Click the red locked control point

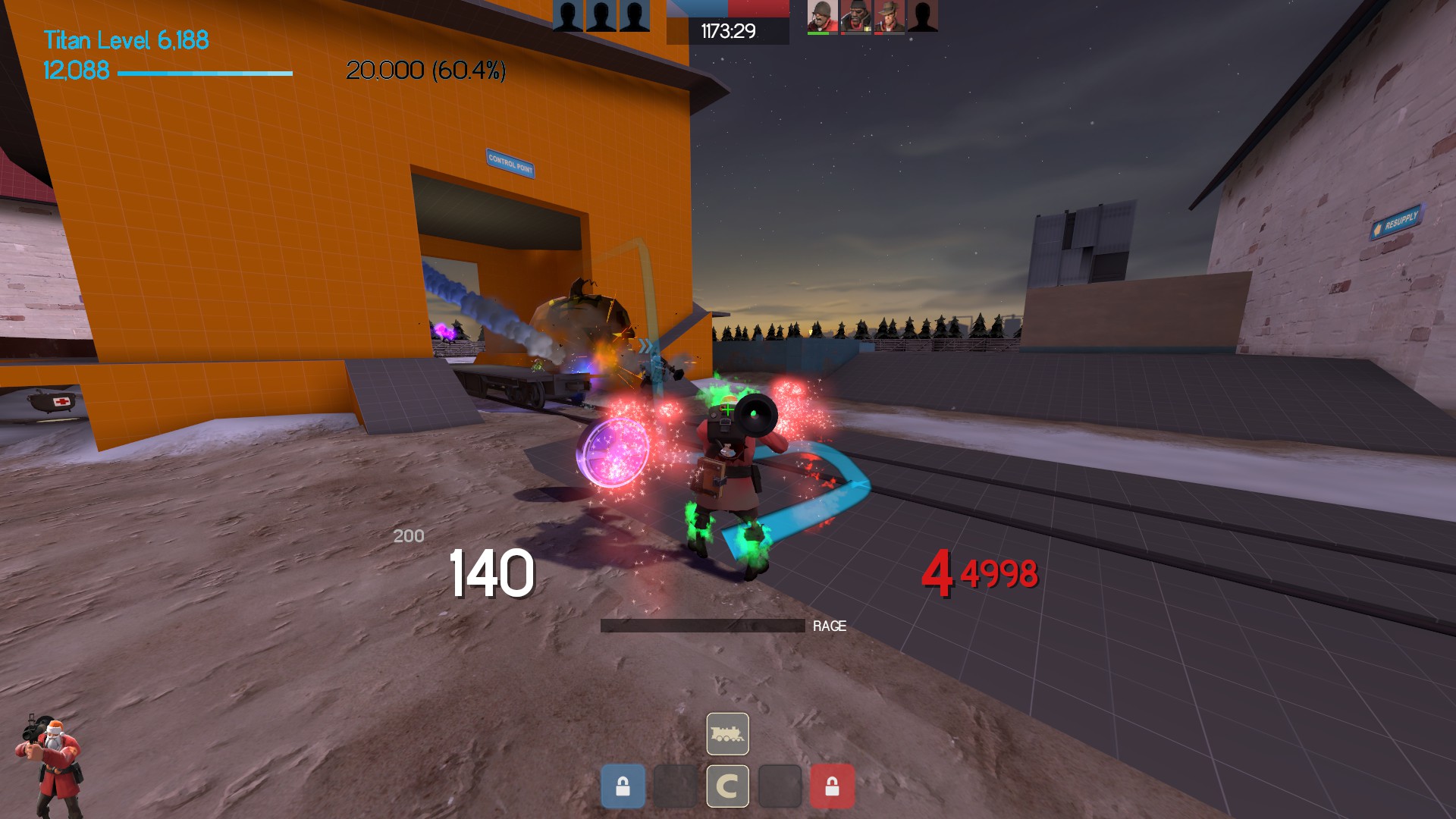pos(832,786)
